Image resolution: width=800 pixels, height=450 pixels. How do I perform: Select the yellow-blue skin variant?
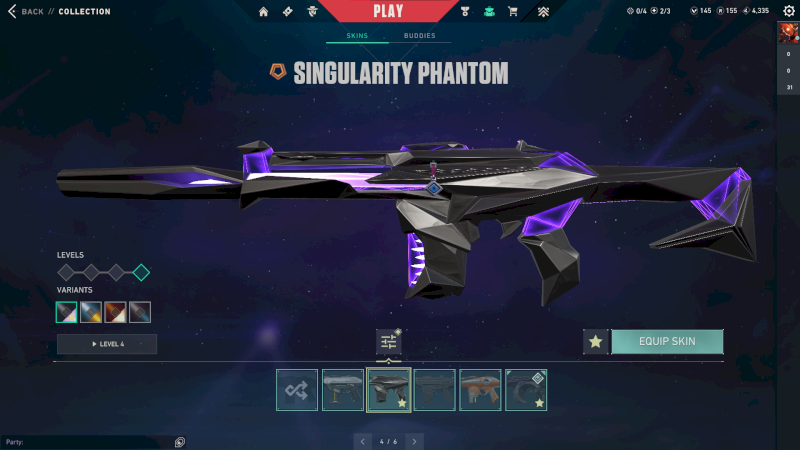91,312
